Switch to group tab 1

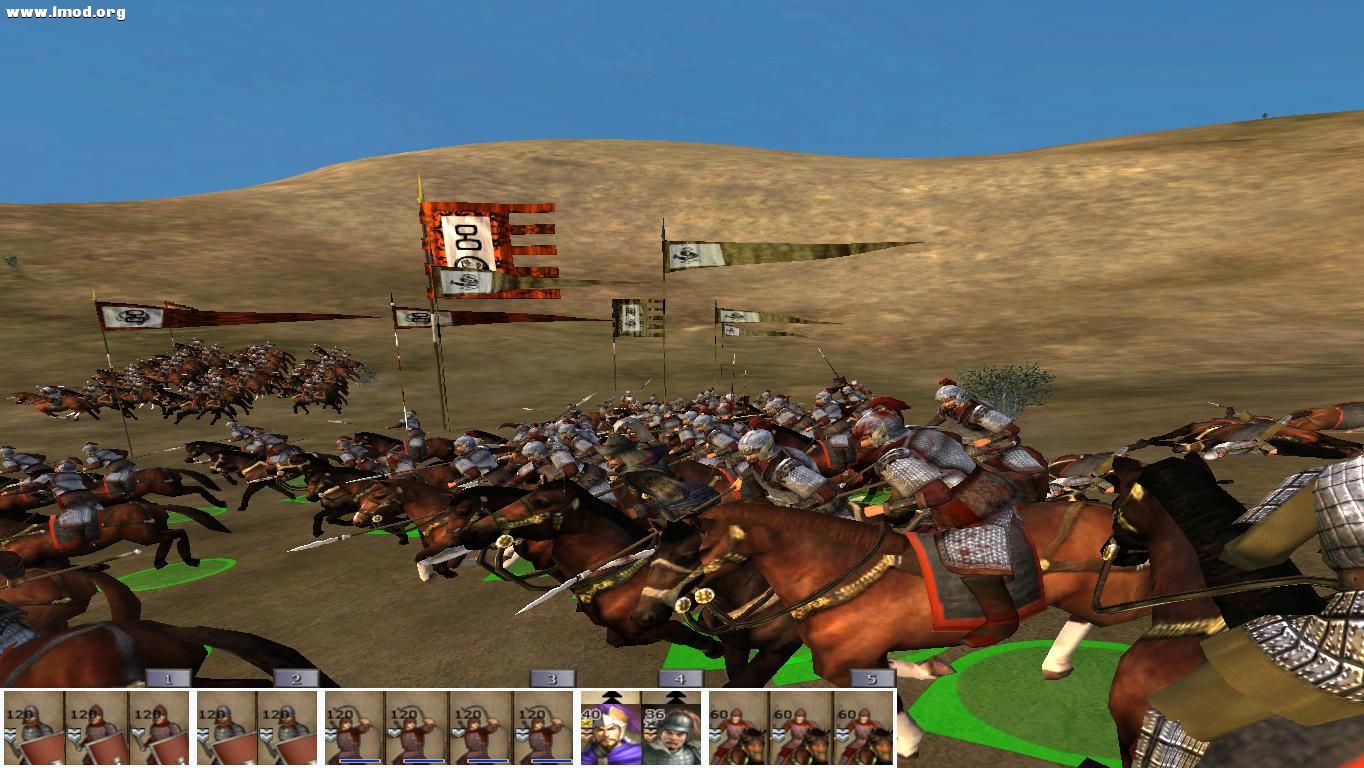coord(169,678)
